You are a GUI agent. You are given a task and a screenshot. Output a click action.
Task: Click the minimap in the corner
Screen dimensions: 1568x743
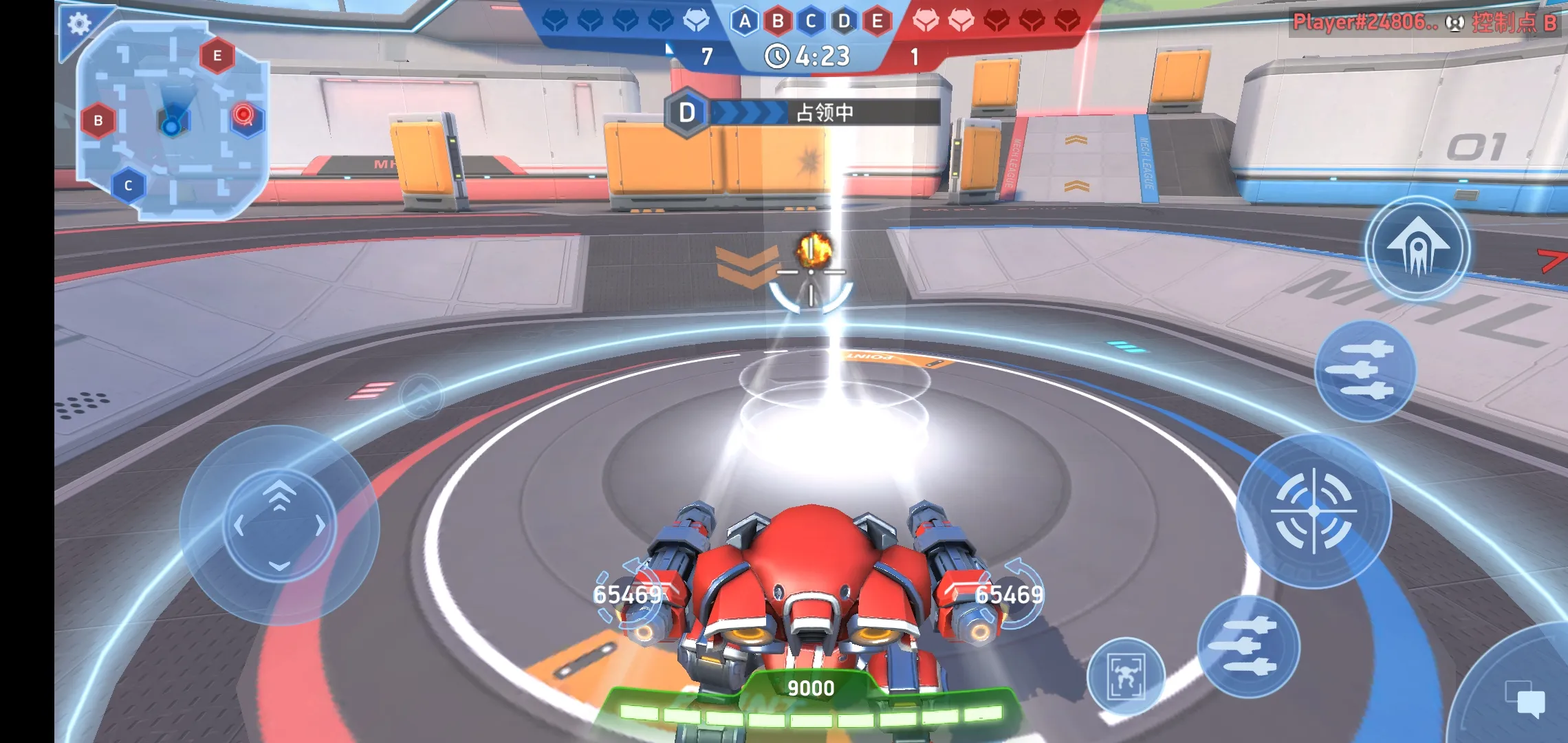click(172, 120)
